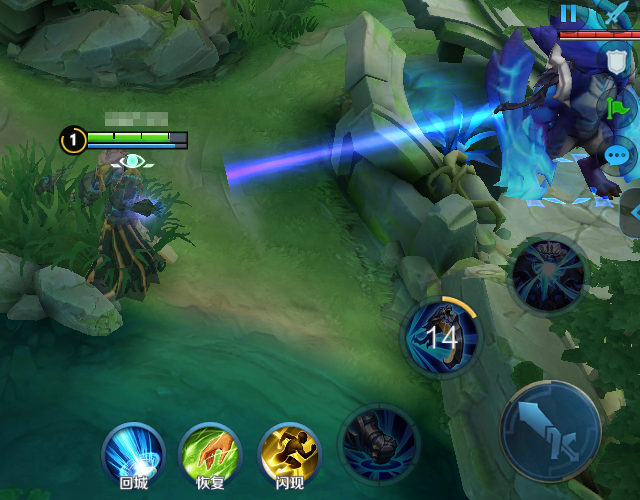Activate the 回城 recall spell

[133, 455]
